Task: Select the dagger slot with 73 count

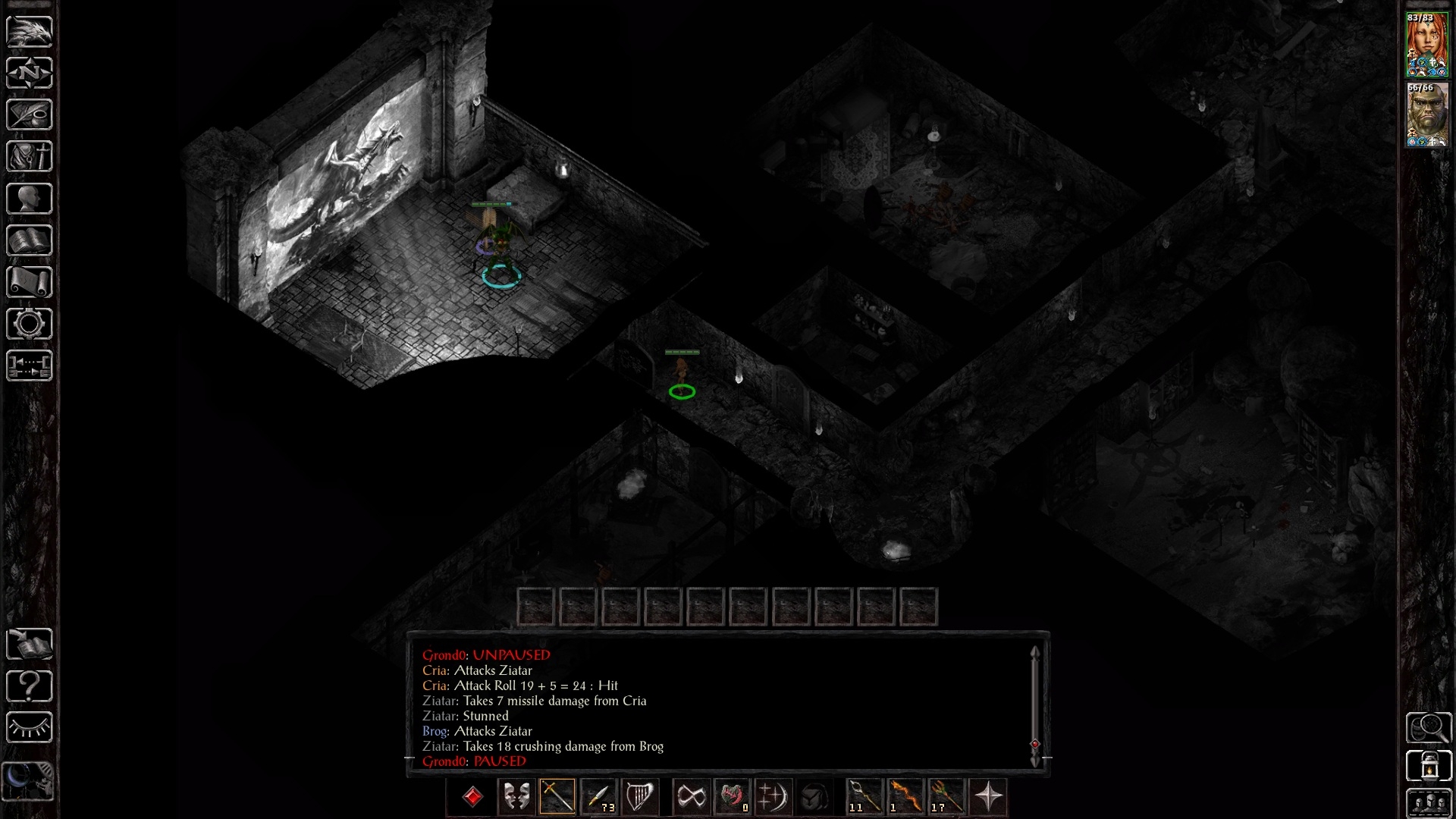Action: pyautogui.click(x=598, y=797)
